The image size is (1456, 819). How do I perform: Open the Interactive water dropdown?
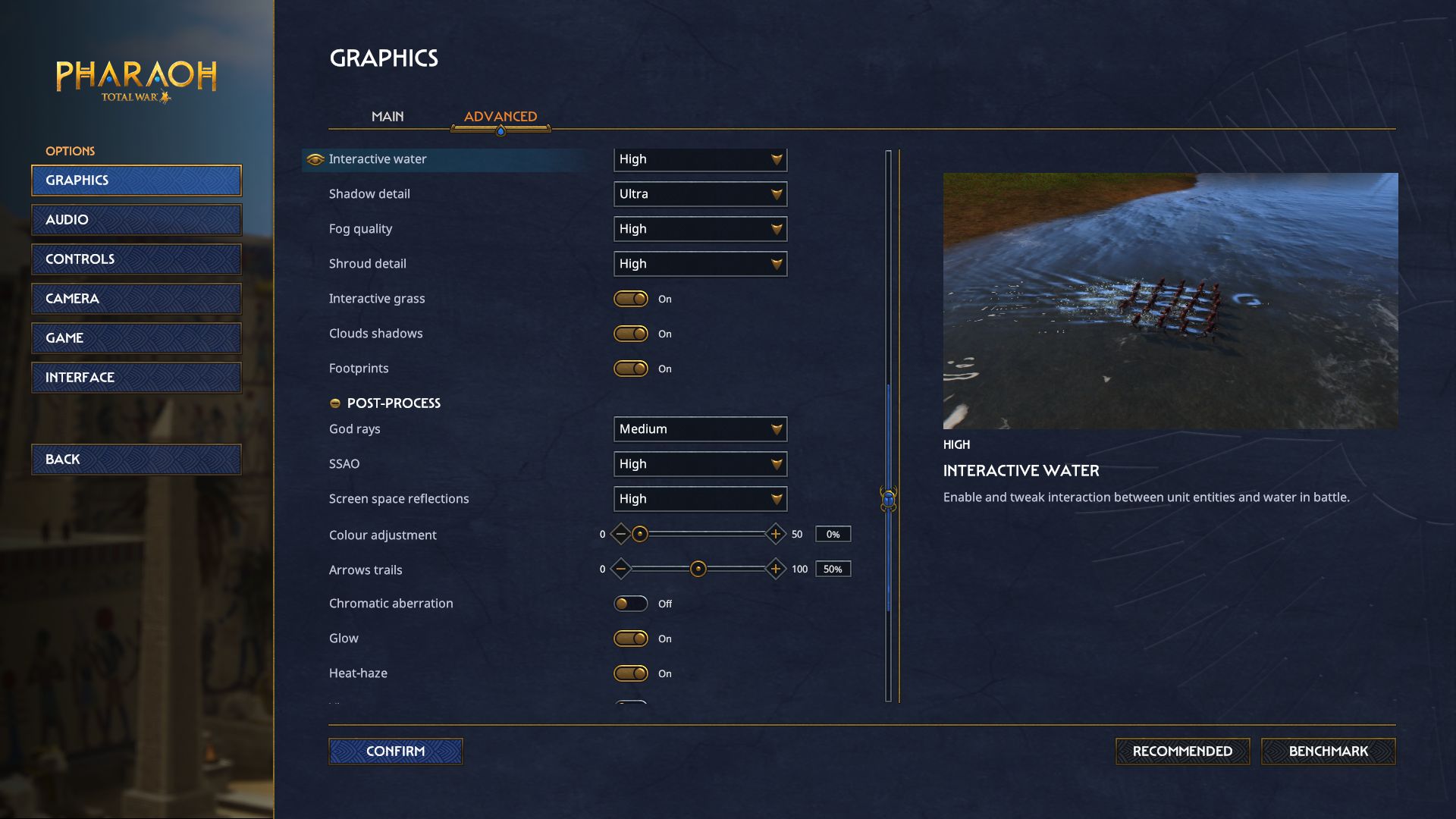point(700,159)
